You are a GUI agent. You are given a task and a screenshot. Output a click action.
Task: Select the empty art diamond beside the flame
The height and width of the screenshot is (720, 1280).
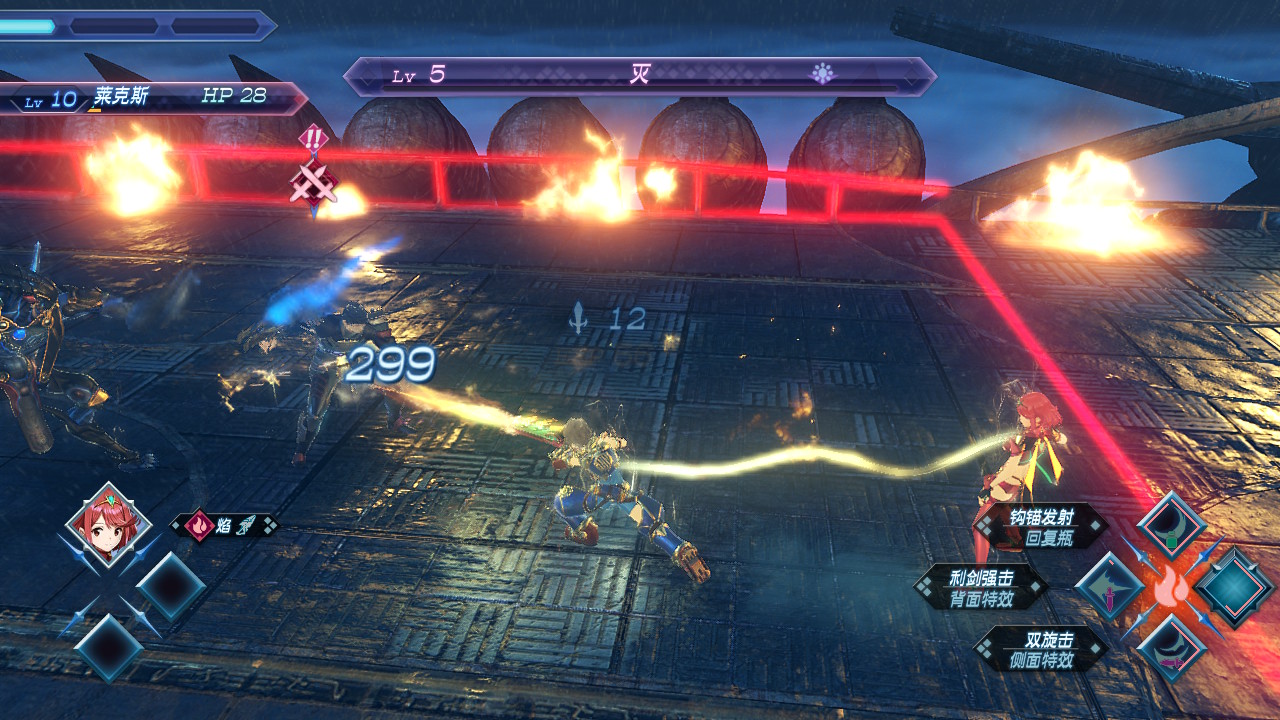pos(1234,587)
